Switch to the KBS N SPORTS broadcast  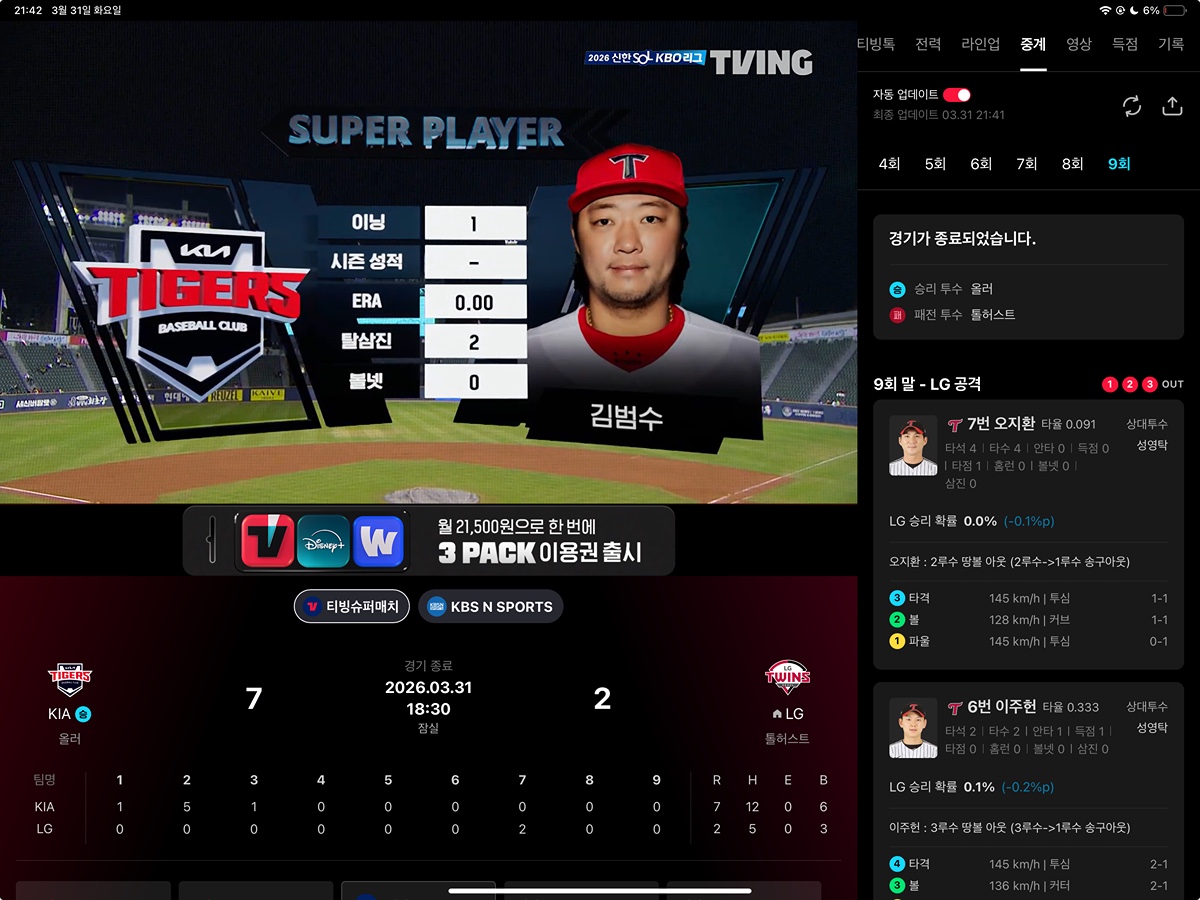(490, 606)
